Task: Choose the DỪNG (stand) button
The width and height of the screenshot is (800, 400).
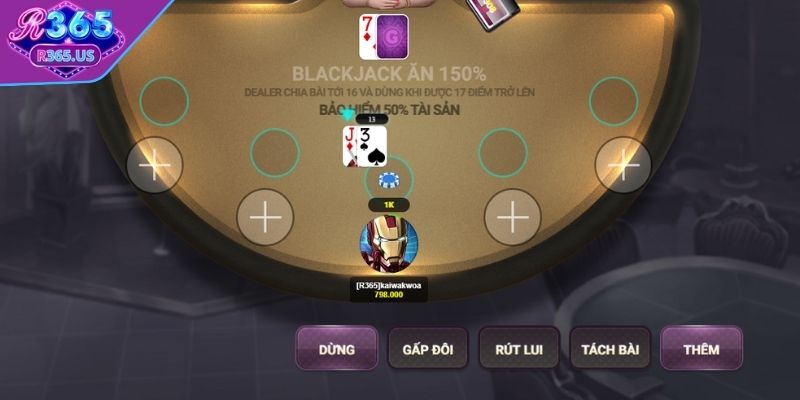Action: 337,349
